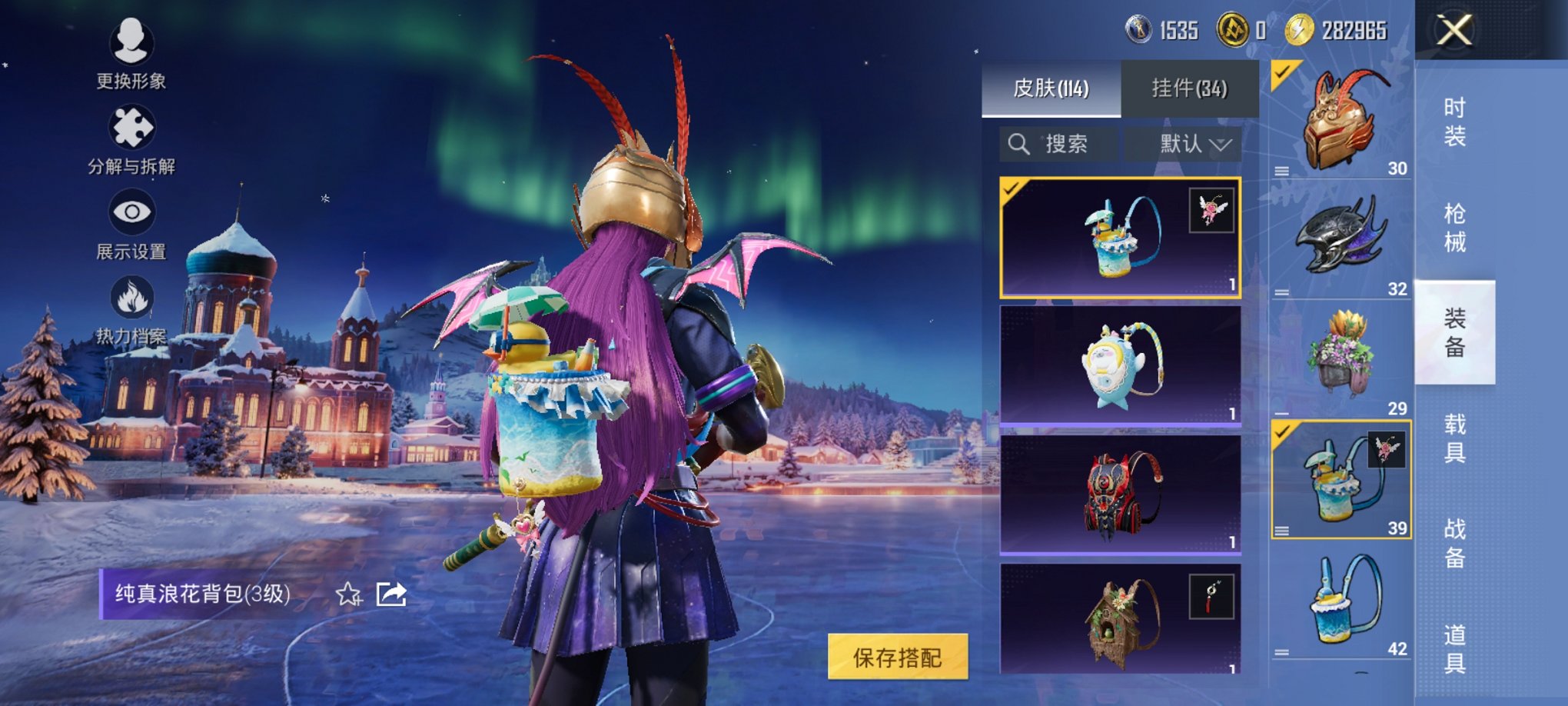Open the 默认 sort dropdown
Viewport: 1568px width, 706px height.
(1183, 144)
